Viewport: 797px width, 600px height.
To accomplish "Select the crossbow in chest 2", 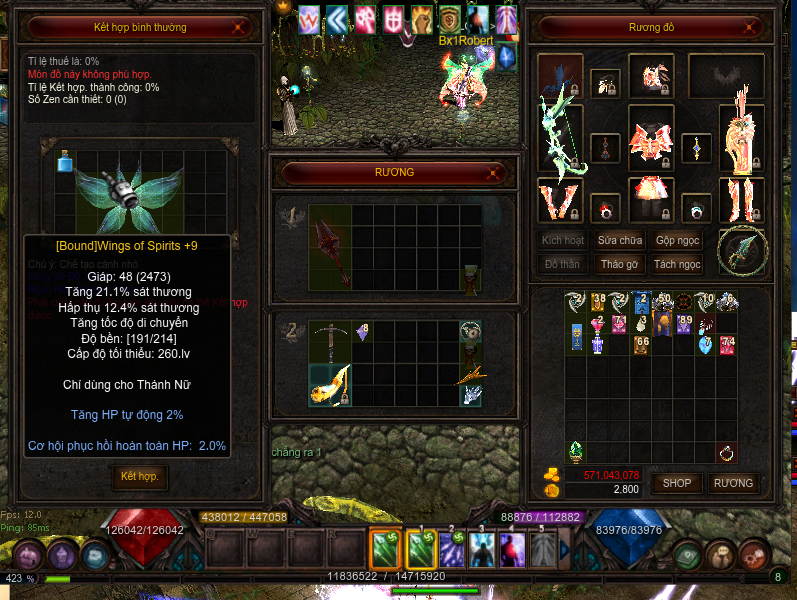I will [x=329, y=342].
